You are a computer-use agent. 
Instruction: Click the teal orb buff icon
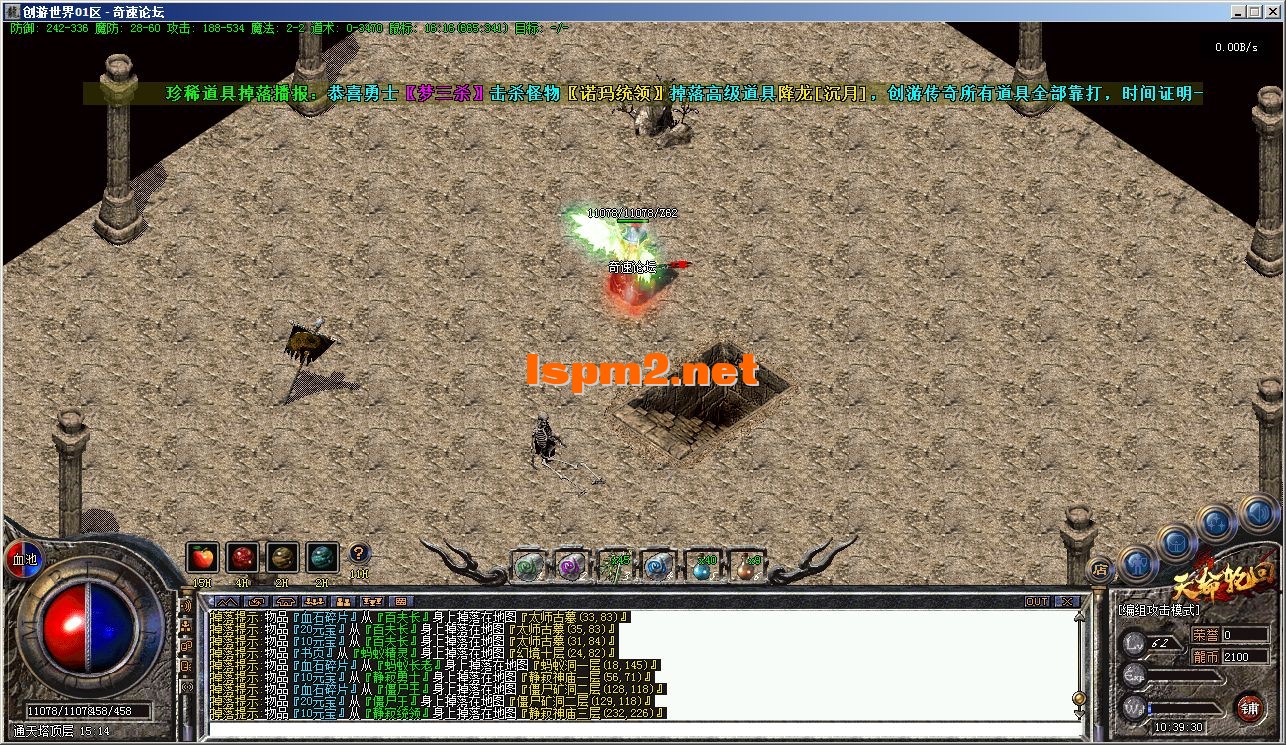click(x=322, y=558)
